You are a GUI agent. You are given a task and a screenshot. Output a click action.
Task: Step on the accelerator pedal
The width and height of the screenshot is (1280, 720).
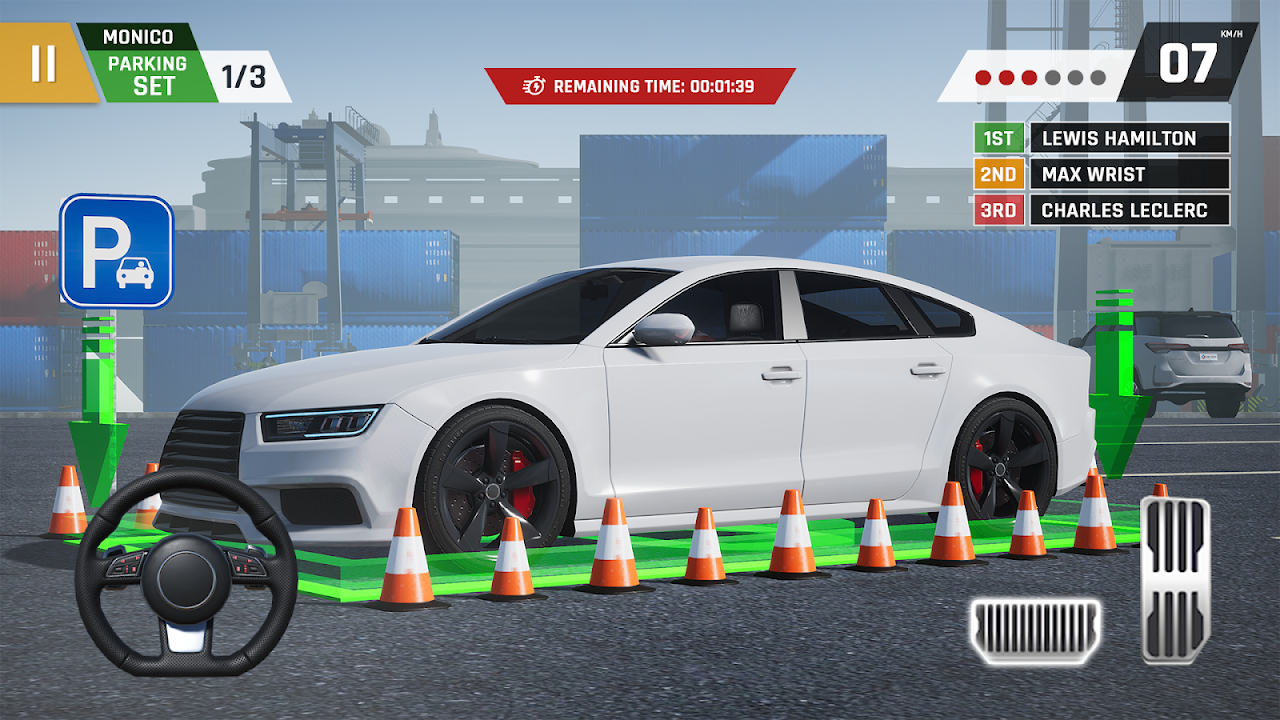[x=1175, y=578]
